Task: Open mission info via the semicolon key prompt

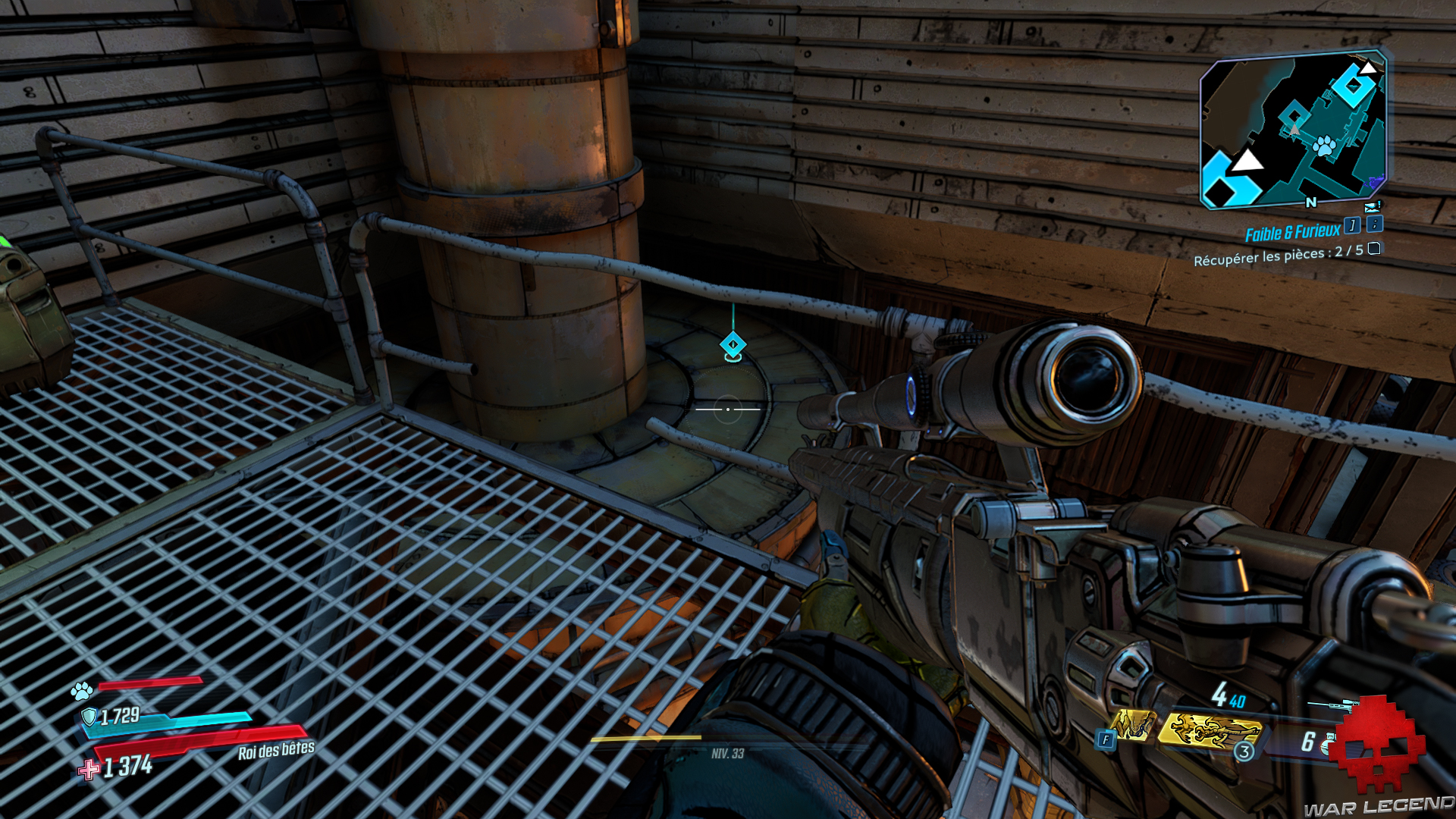Action: 1374,225
